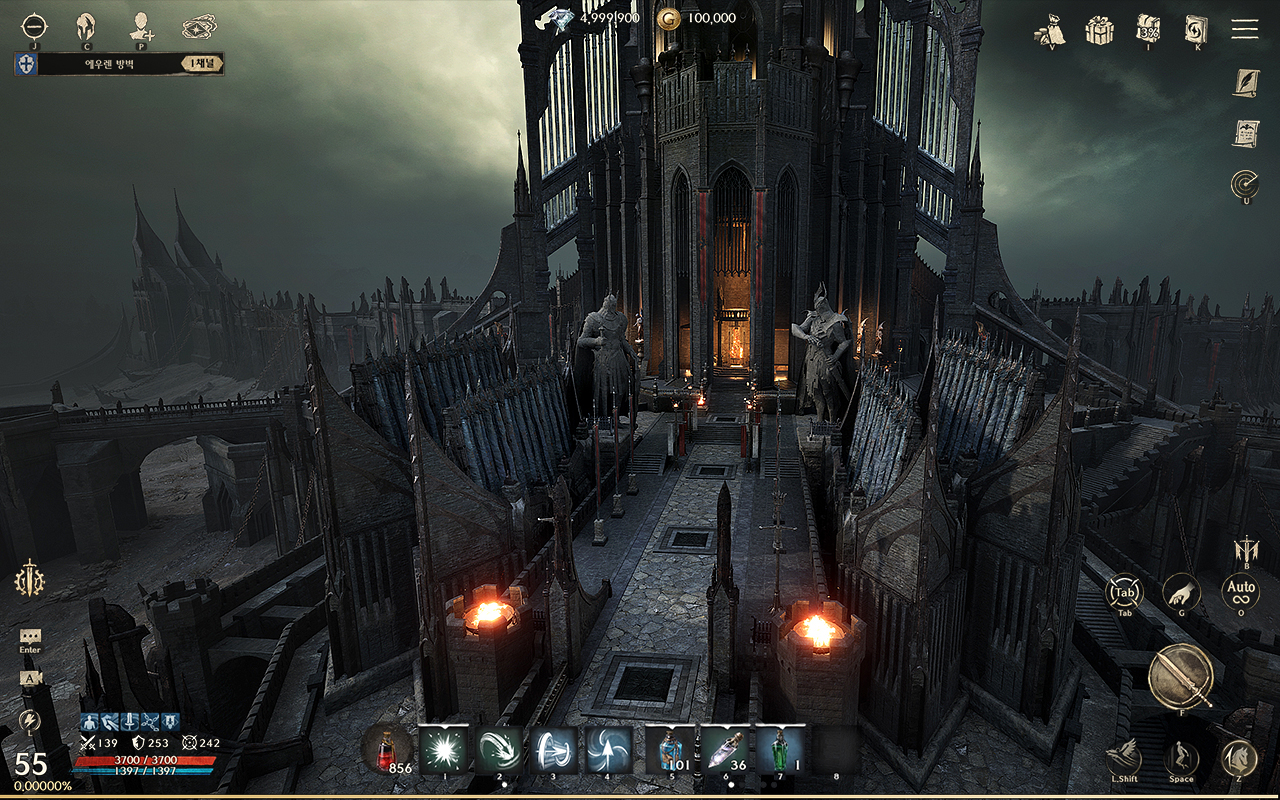Open the skill book icon
The height and width of the screenshot is (800, 1280).
click(x=1196, y=29)
